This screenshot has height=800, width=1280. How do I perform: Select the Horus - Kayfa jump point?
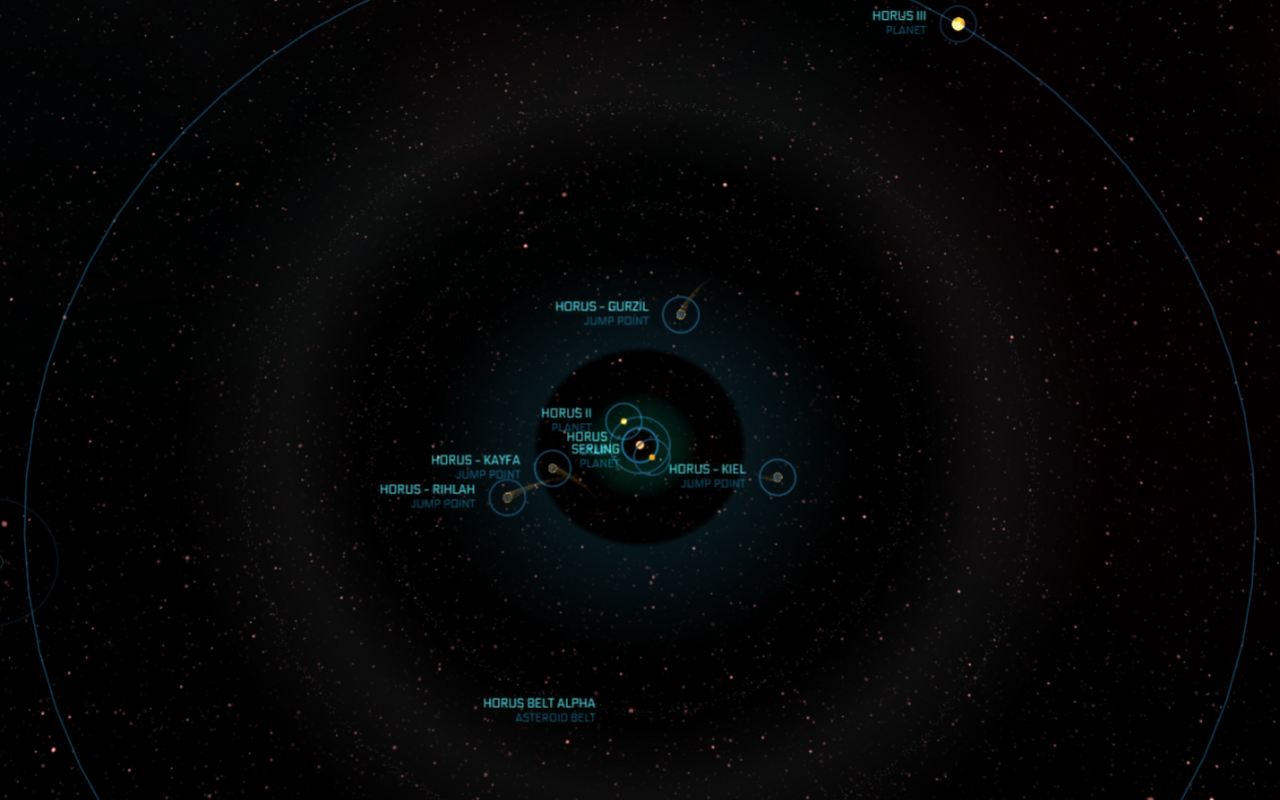tap(553, 468)
